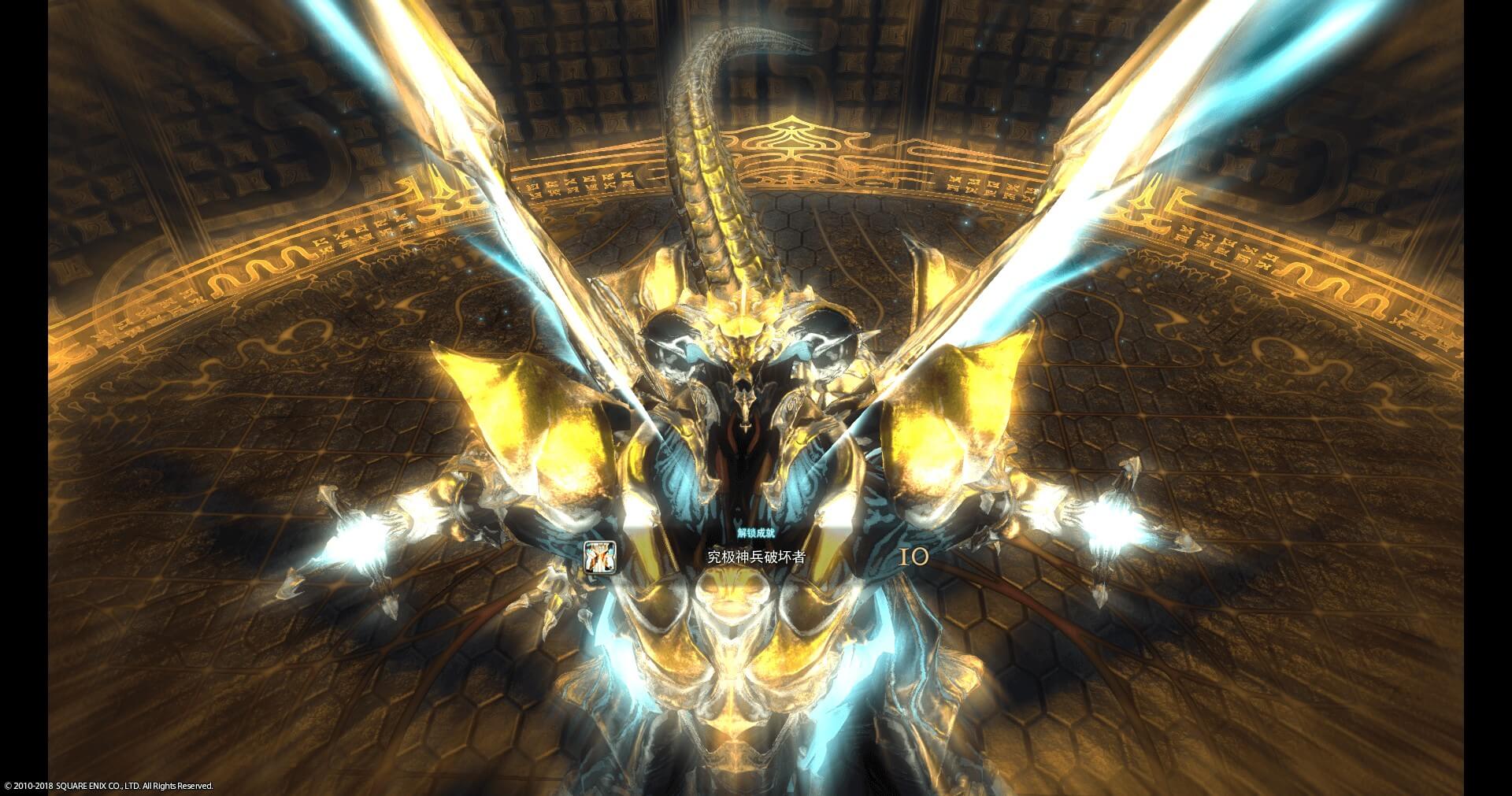Open the 究极神兵破坏者 achievement notification
The width and height of the screenshot is (1512, 796).
tap(755, 557)
